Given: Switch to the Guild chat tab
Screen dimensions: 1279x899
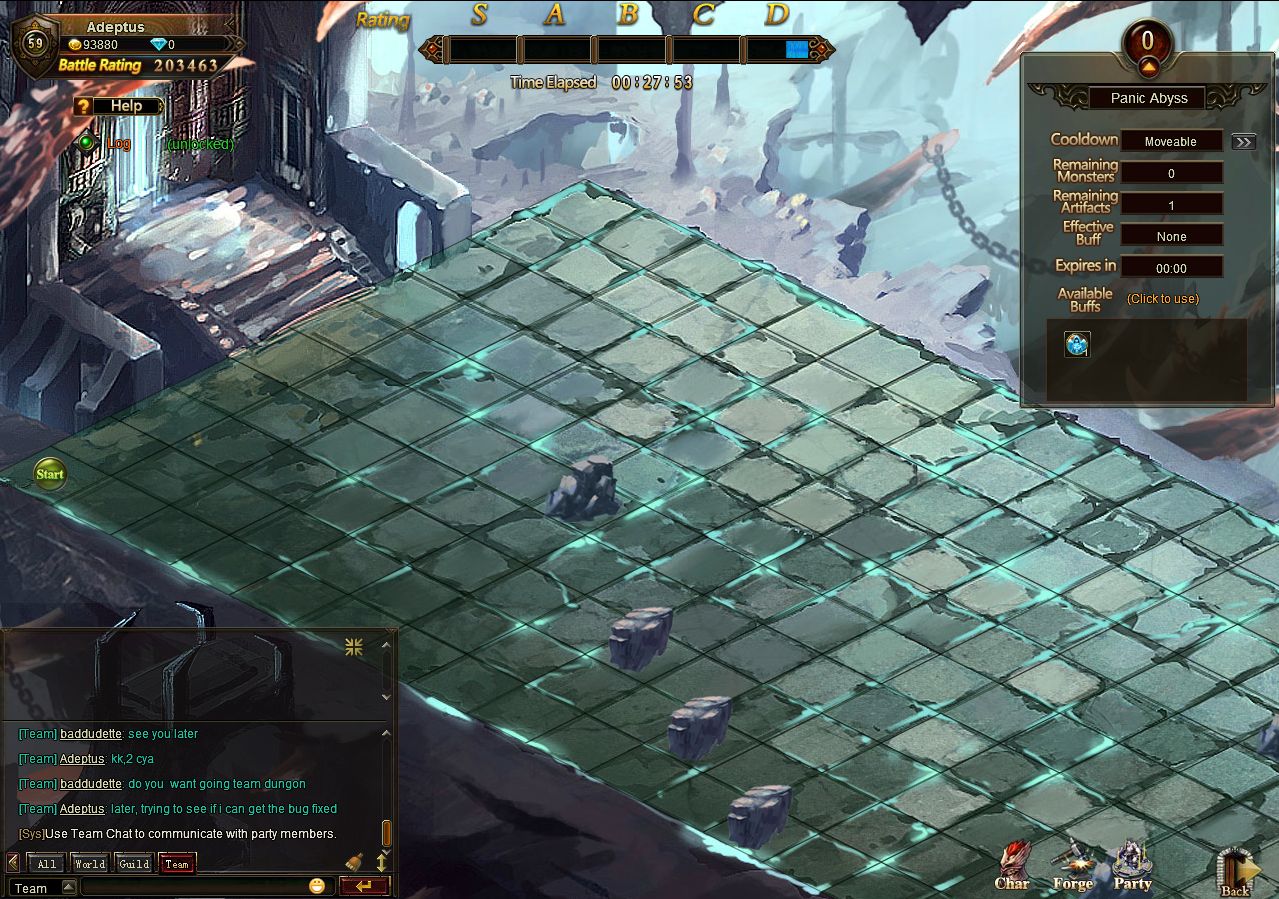Looking at the screenshot, I should tap(133, 863).
